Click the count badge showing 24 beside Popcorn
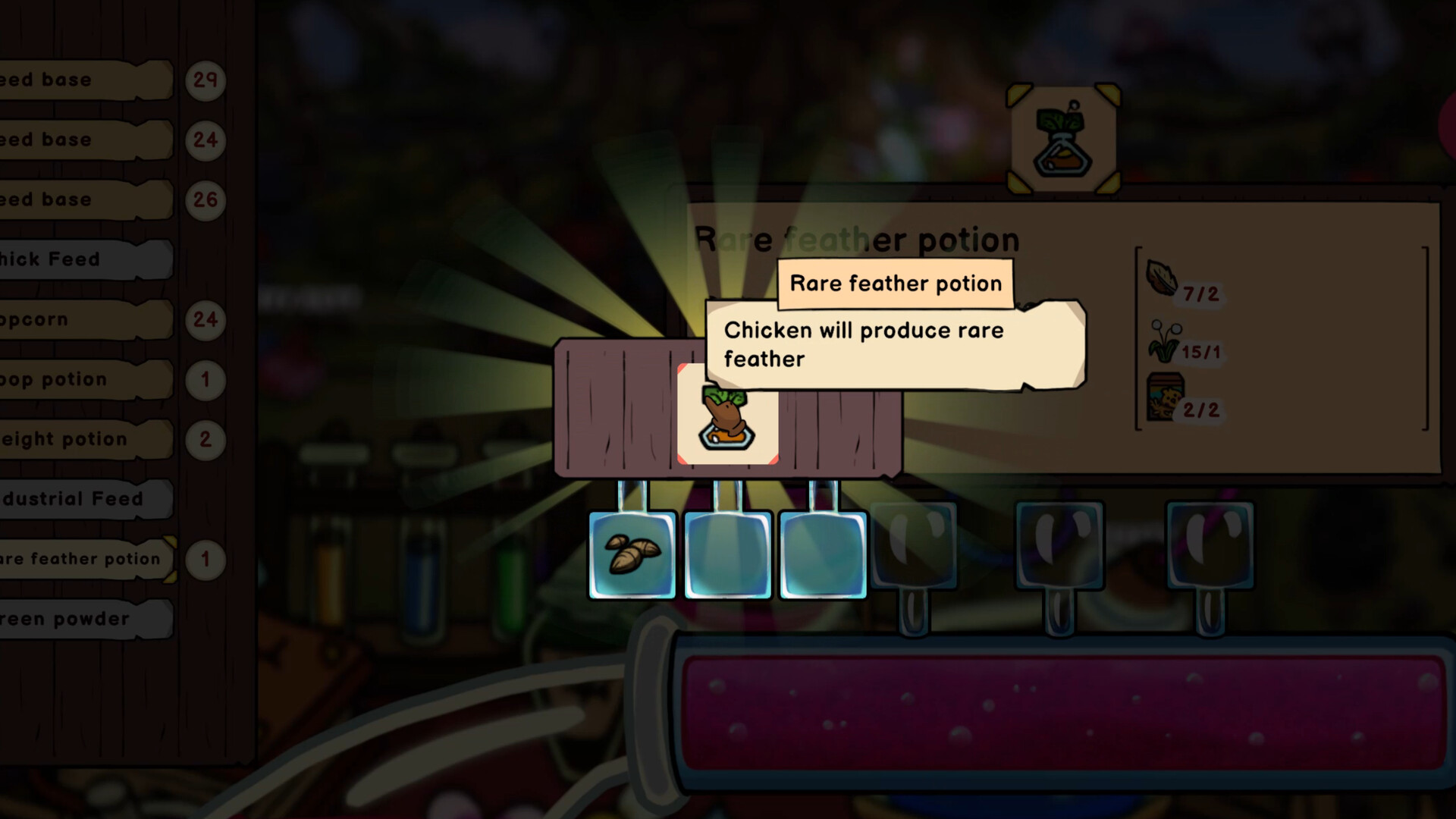The width and height of the screenshot is (1456, 819). pos(205,319)
